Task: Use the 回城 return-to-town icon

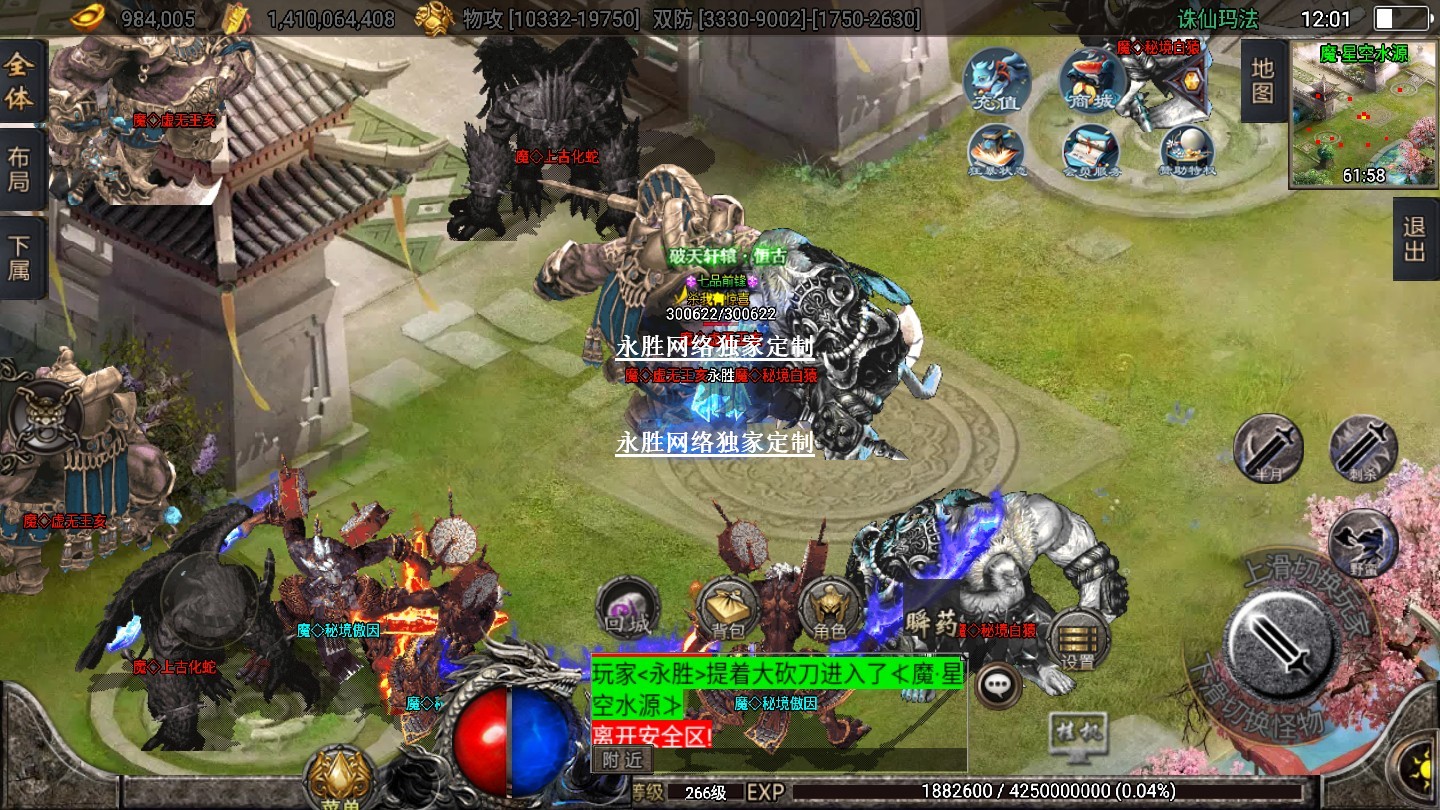Action: (x=628, y=608)
